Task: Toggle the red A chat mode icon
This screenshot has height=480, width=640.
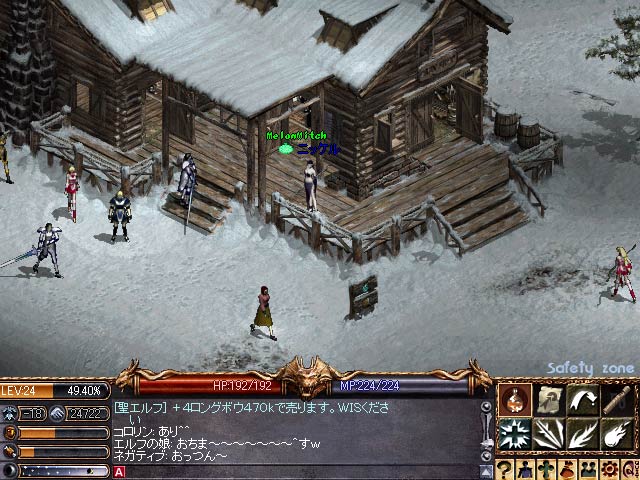Action: click(119, 471)
